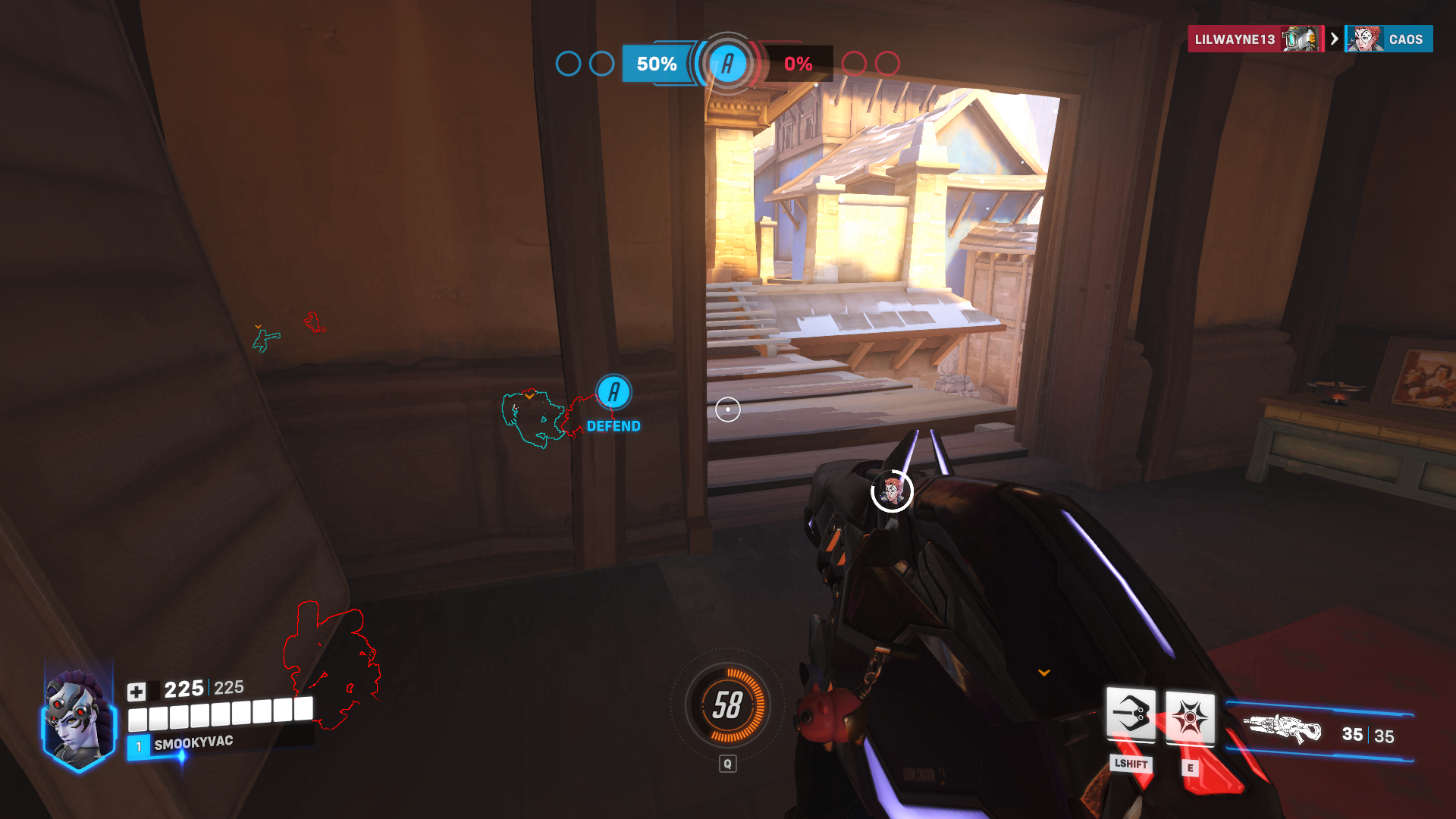Viewport: 1456px width, 819px height.
Task: Click the Defend objective A waypoint marker
Action: tap(613, 393)
